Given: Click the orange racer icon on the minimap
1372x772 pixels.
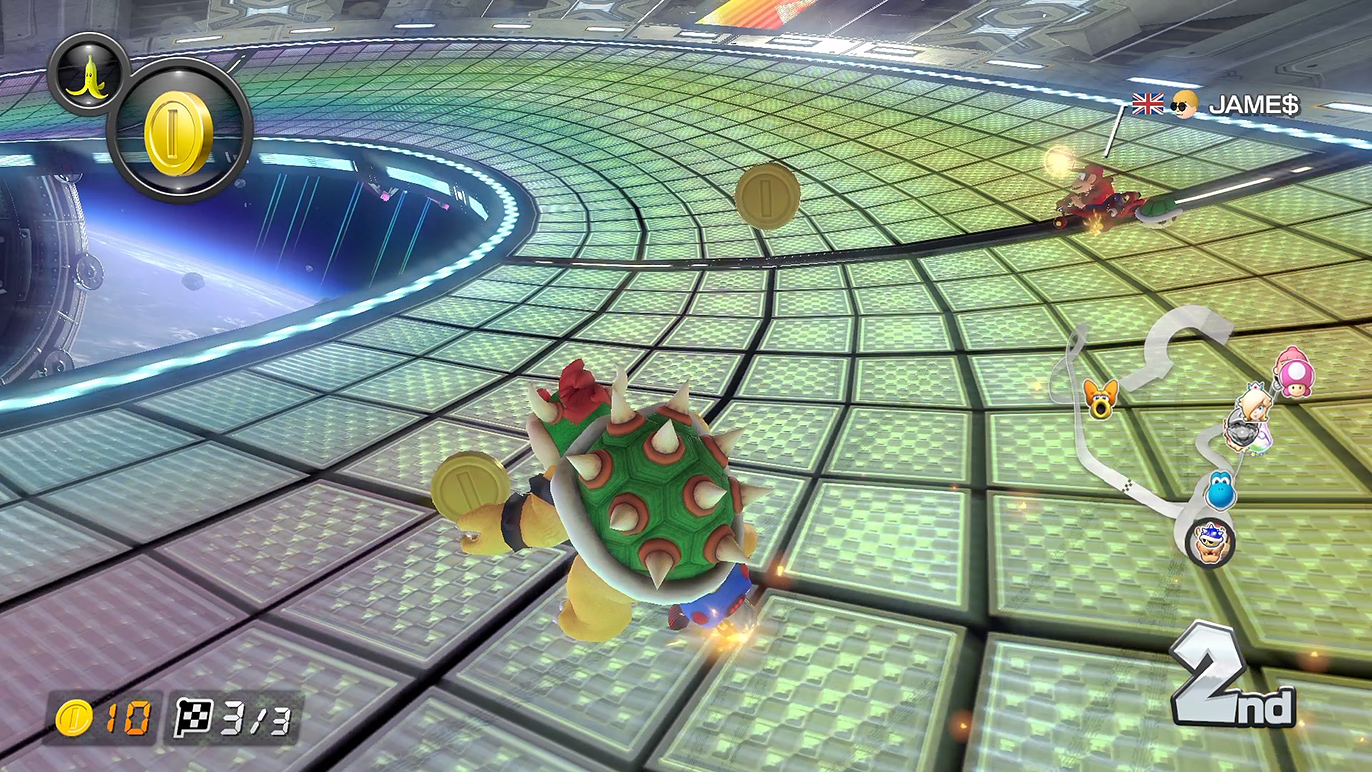Looking at the screenshot, I should [1100, 398].
